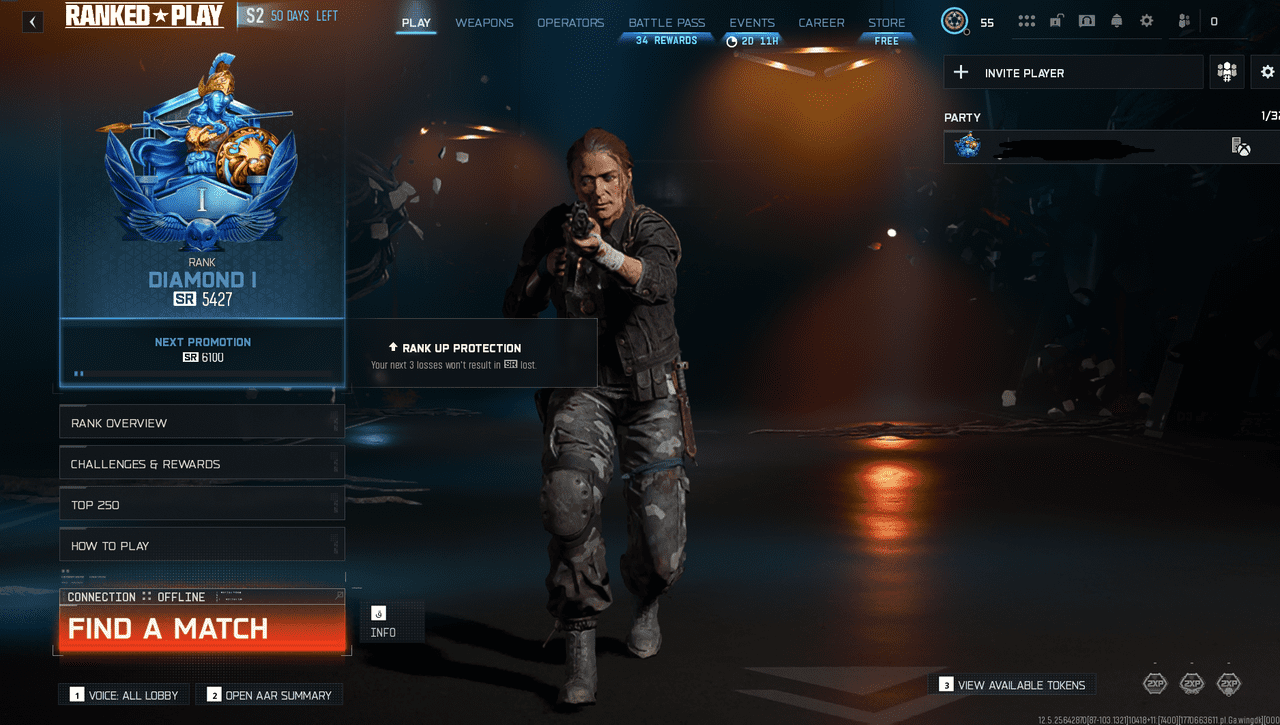Open the game recorder icon
This screenshot has height=725, width=1280.
click(1087, 20)
